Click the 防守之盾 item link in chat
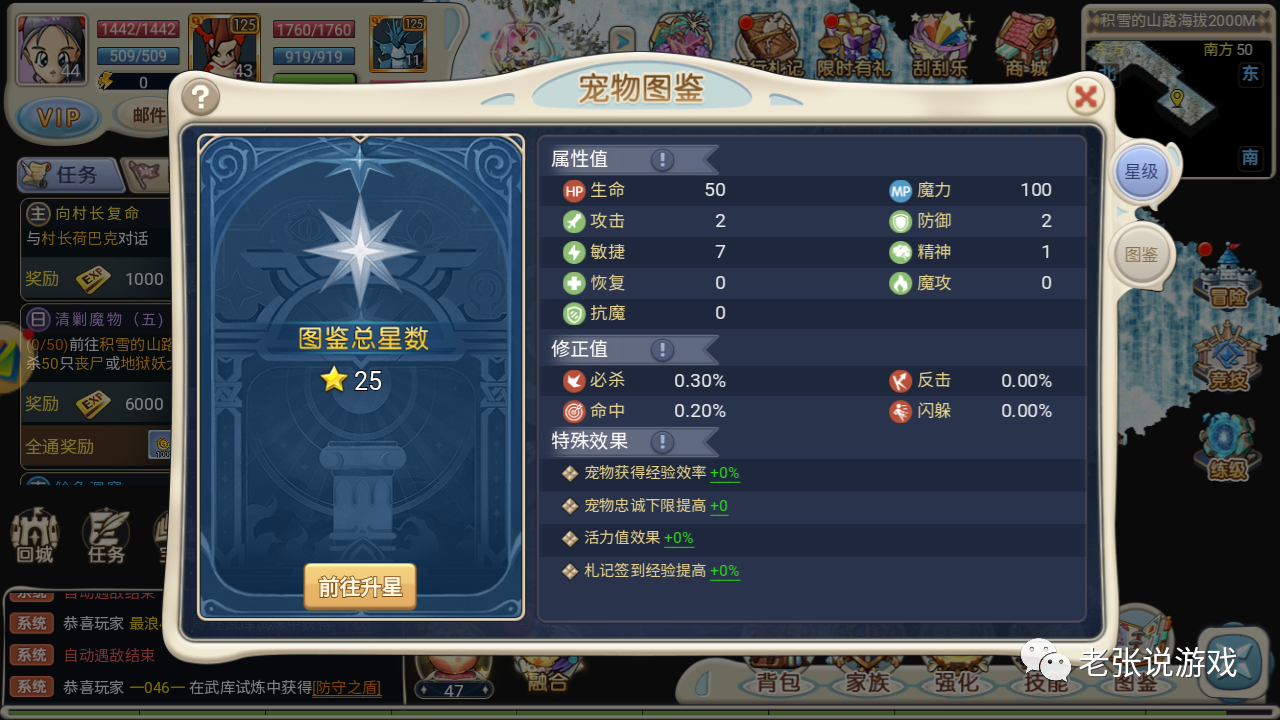 (347, 687)
